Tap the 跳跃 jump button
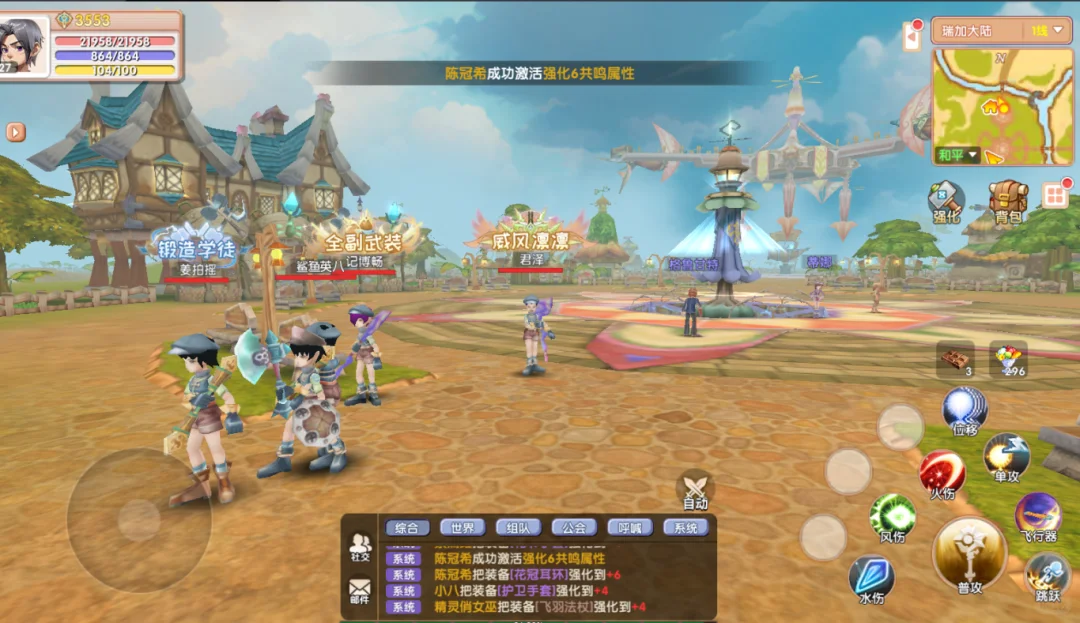Image resolution: width=1080 pixels, height=623 pixels. click(x=1048, y=579)
